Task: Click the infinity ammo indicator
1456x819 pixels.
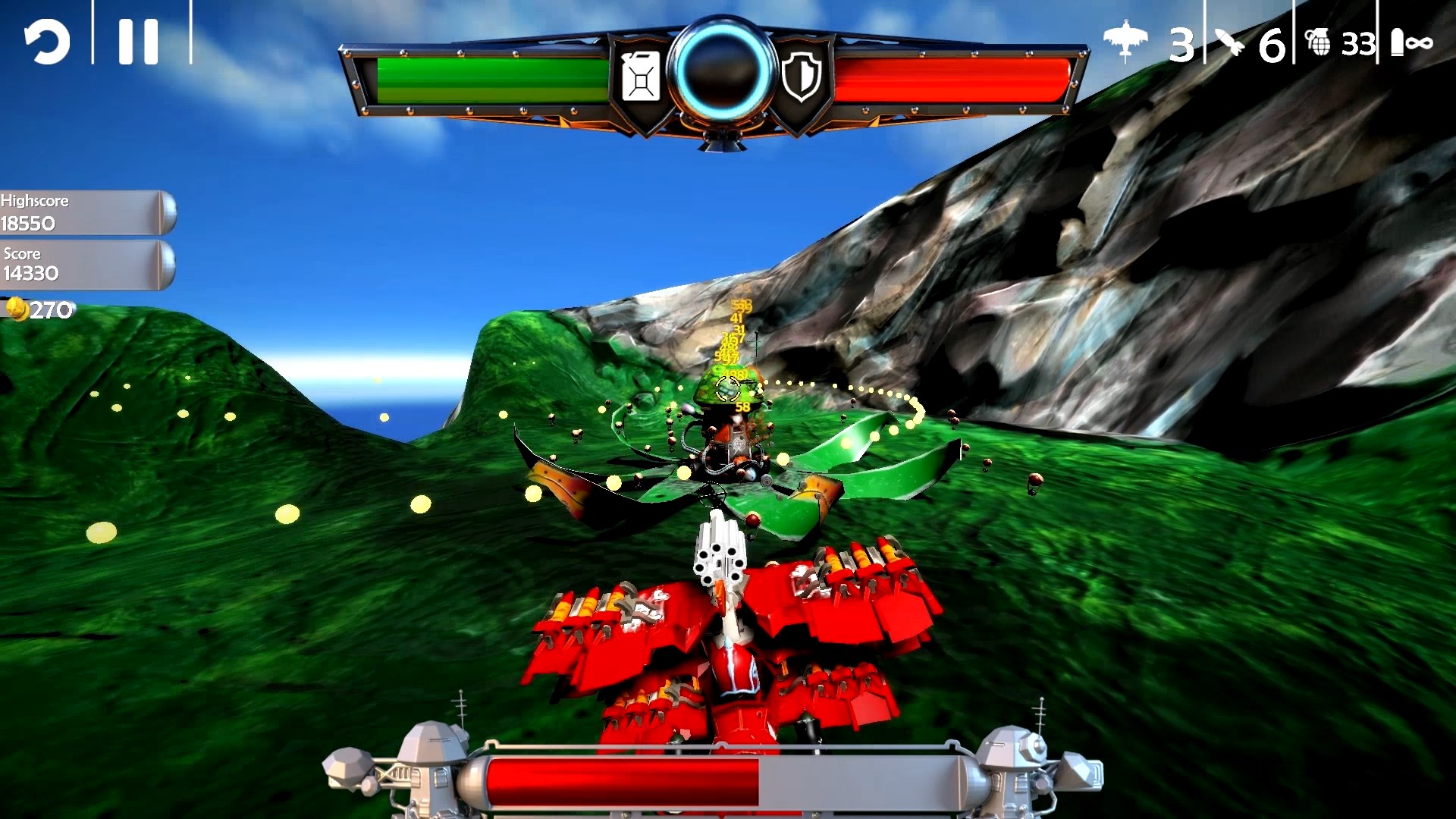Action: pos(1421,44)
